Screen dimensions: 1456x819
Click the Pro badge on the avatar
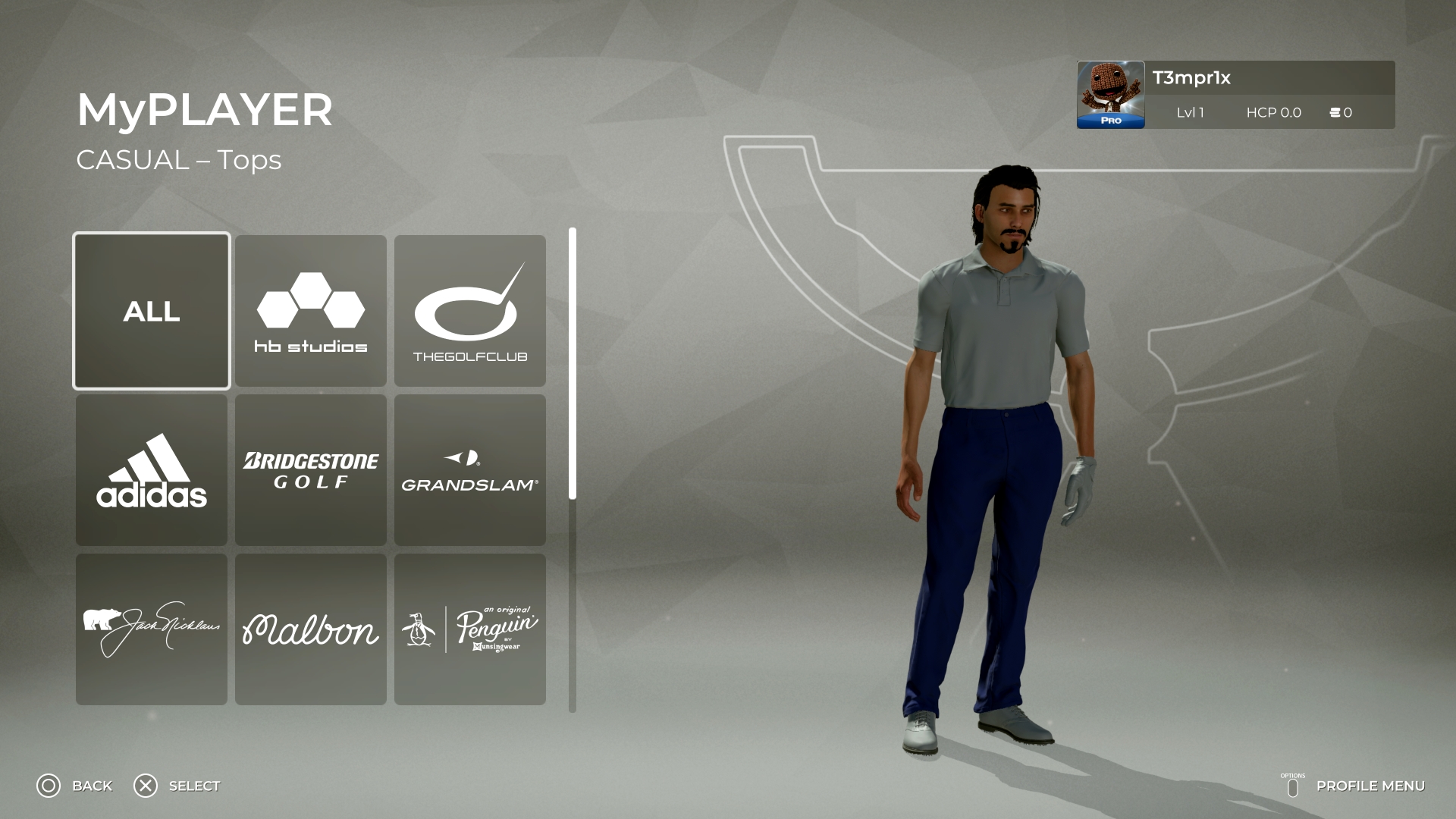(x=1109, y=118)
